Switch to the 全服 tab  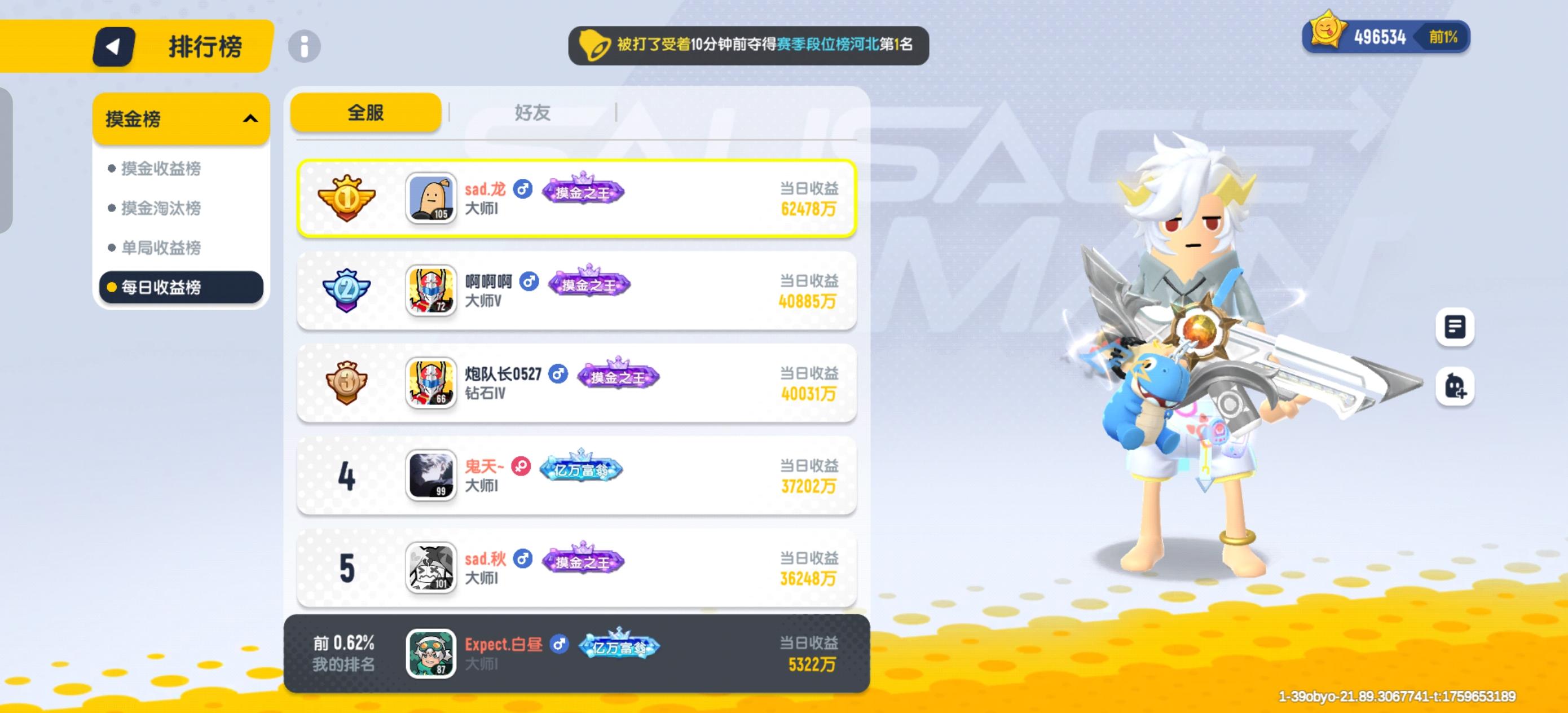(365, 112)
